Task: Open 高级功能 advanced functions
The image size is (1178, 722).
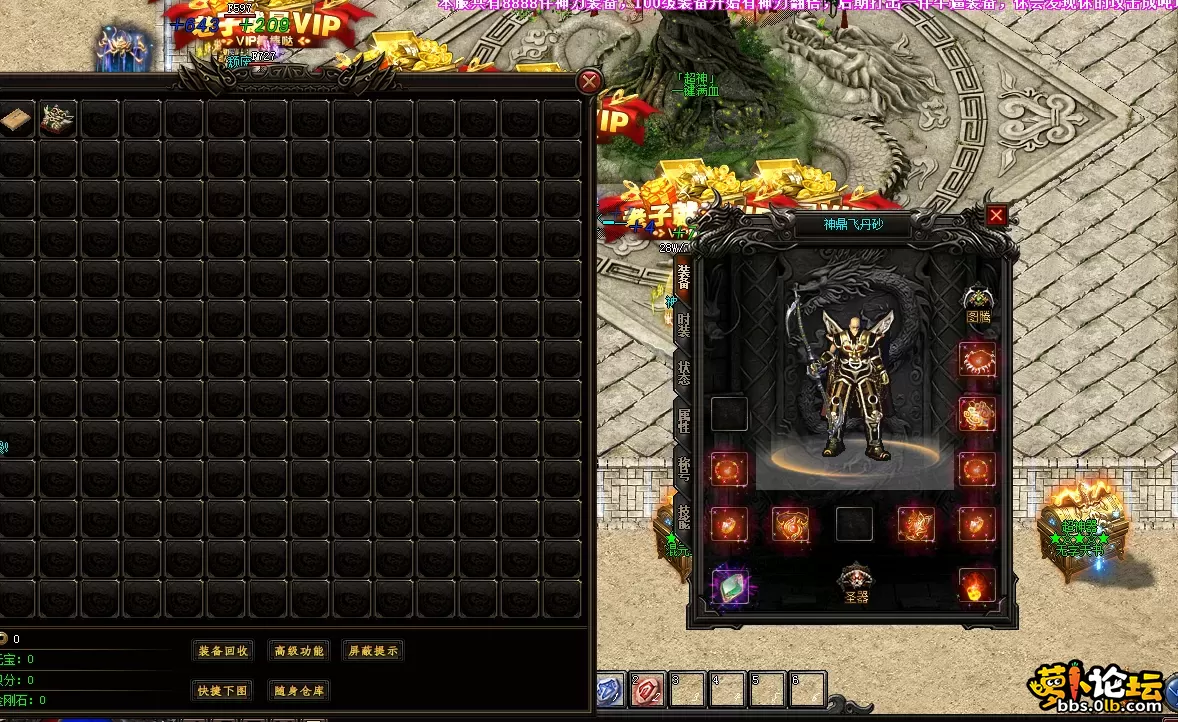Action: pyautogui.click(x=299, y=651)
